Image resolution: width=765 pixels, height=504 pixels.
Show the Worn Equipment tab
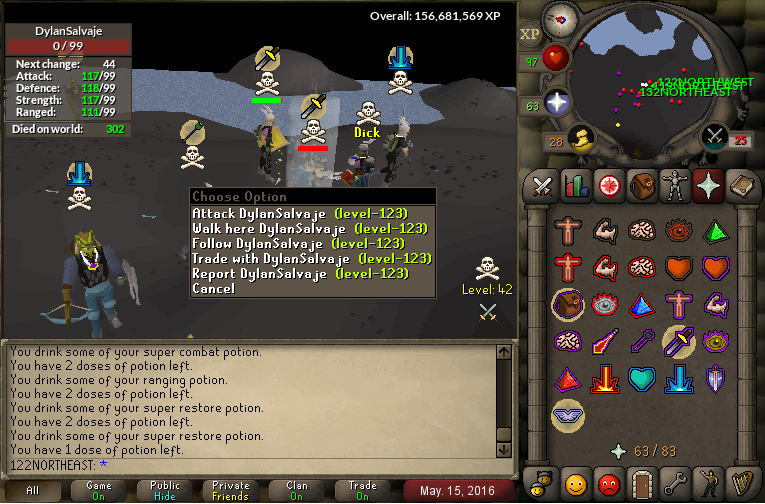[x=674, y=185]
